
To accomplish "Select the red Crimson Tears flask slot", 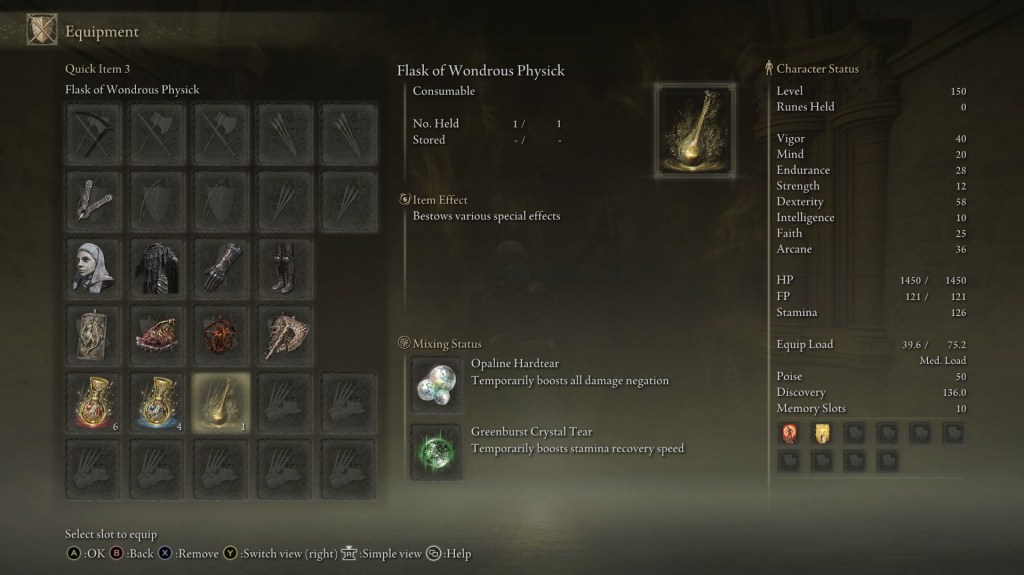I will click(95, 401).
